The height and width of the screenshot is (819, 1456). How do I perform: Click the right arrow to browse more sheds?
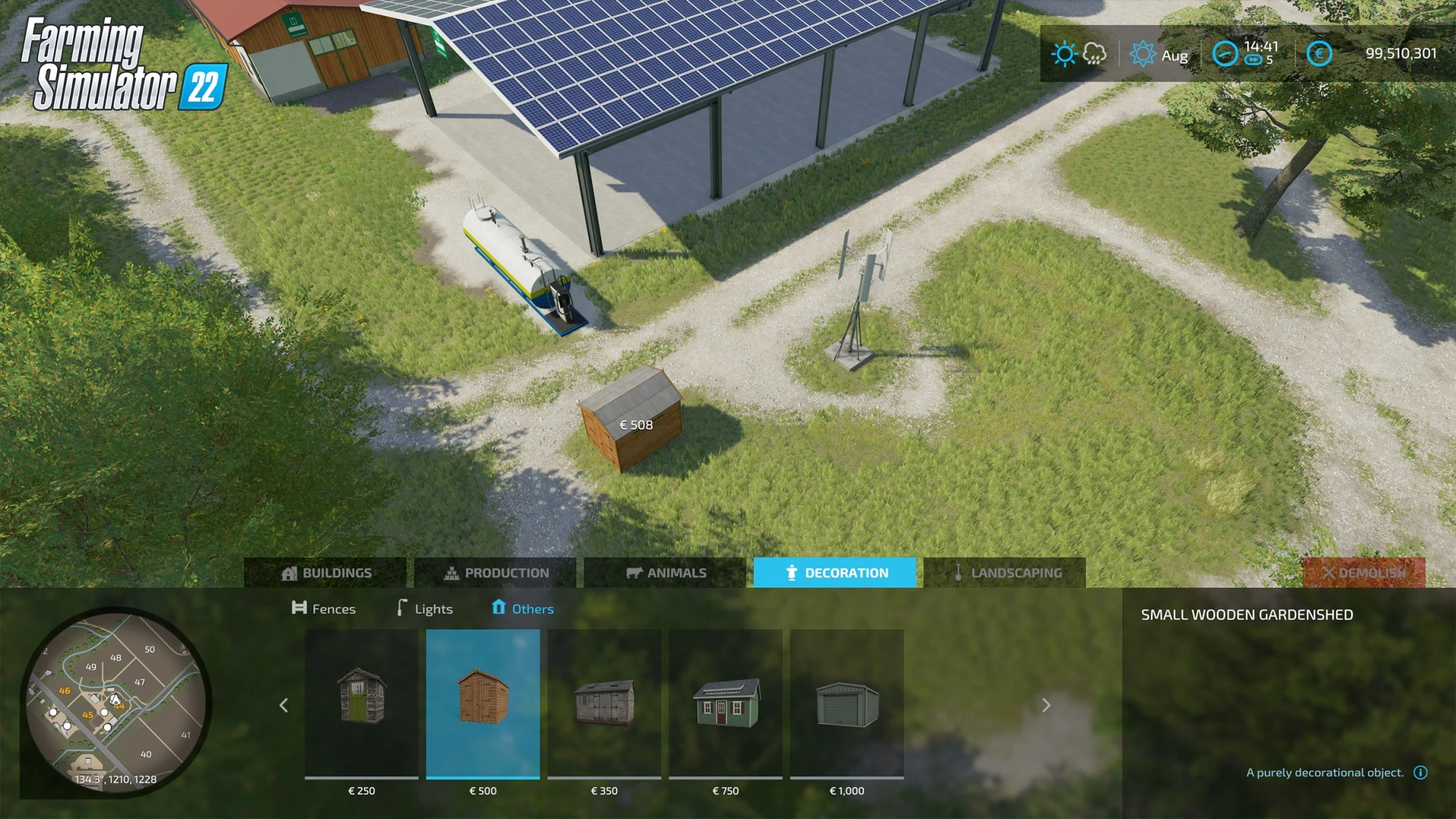point(1046,705)
